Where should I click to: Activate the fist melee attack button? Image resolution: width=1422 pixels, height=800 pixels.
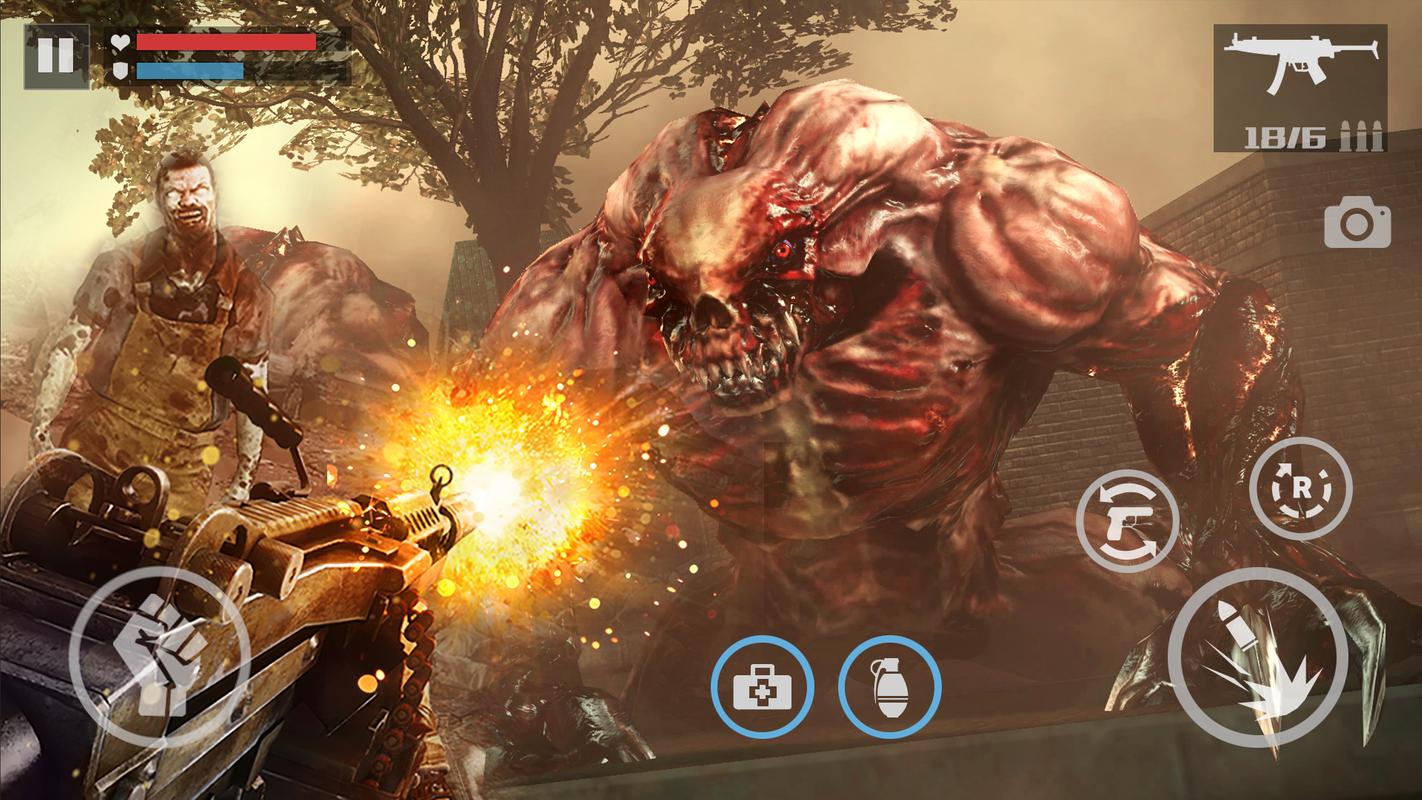[160, 656]
